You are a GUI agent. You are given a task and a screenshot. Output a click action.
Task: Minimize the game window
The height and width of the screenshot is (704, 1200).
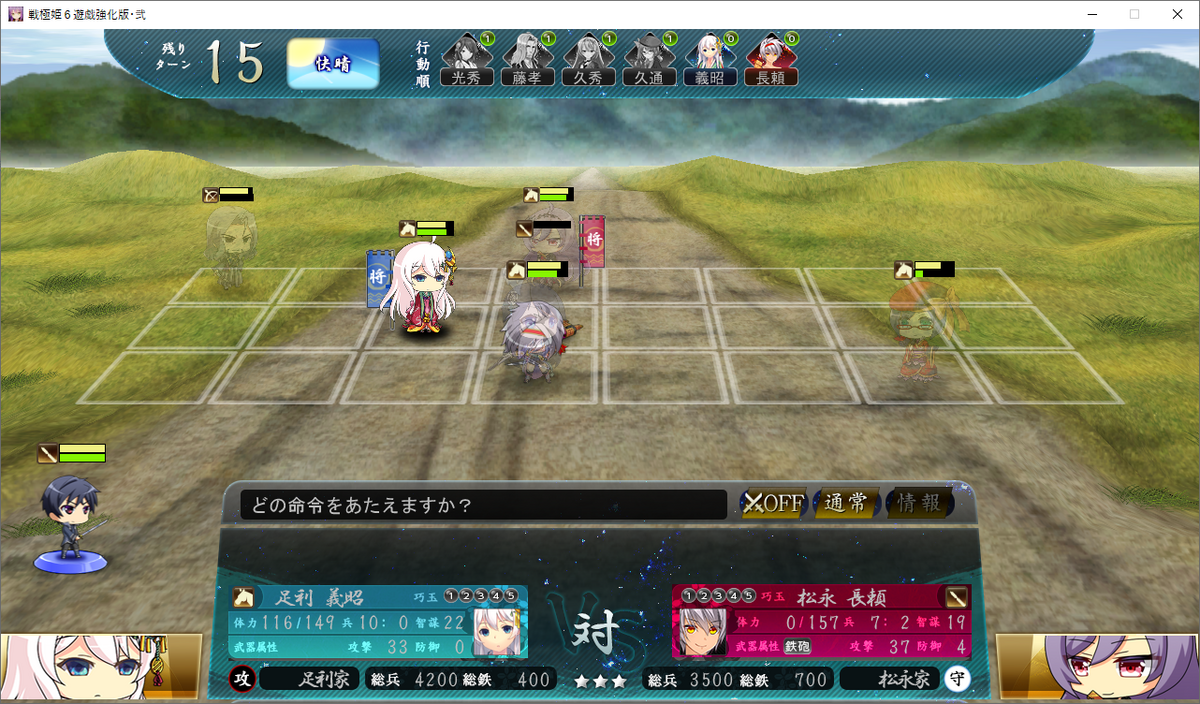[1087, 14]
